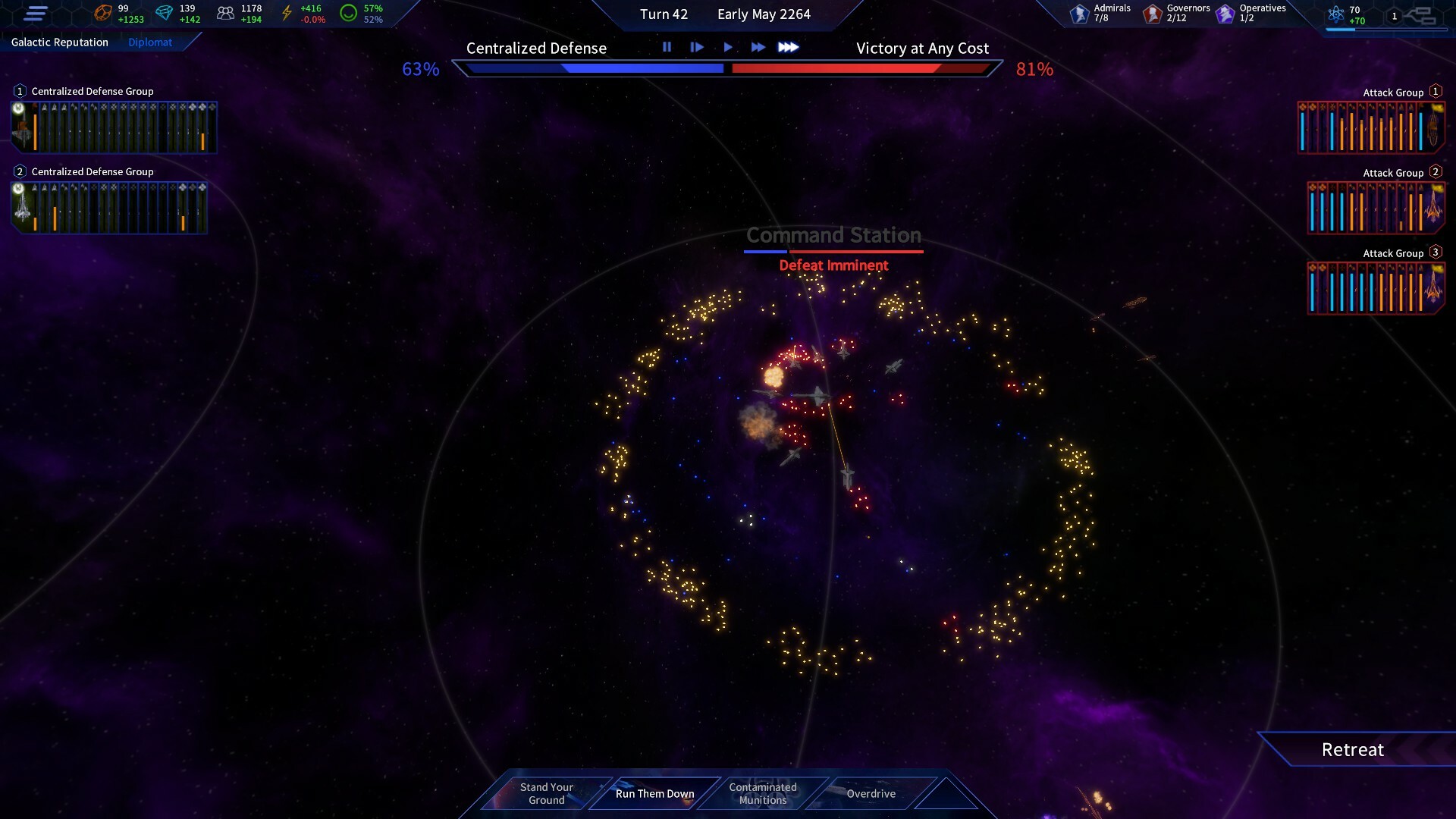Set battle to normal play speed
1456x819 pixels.
[x=728, y=47]
